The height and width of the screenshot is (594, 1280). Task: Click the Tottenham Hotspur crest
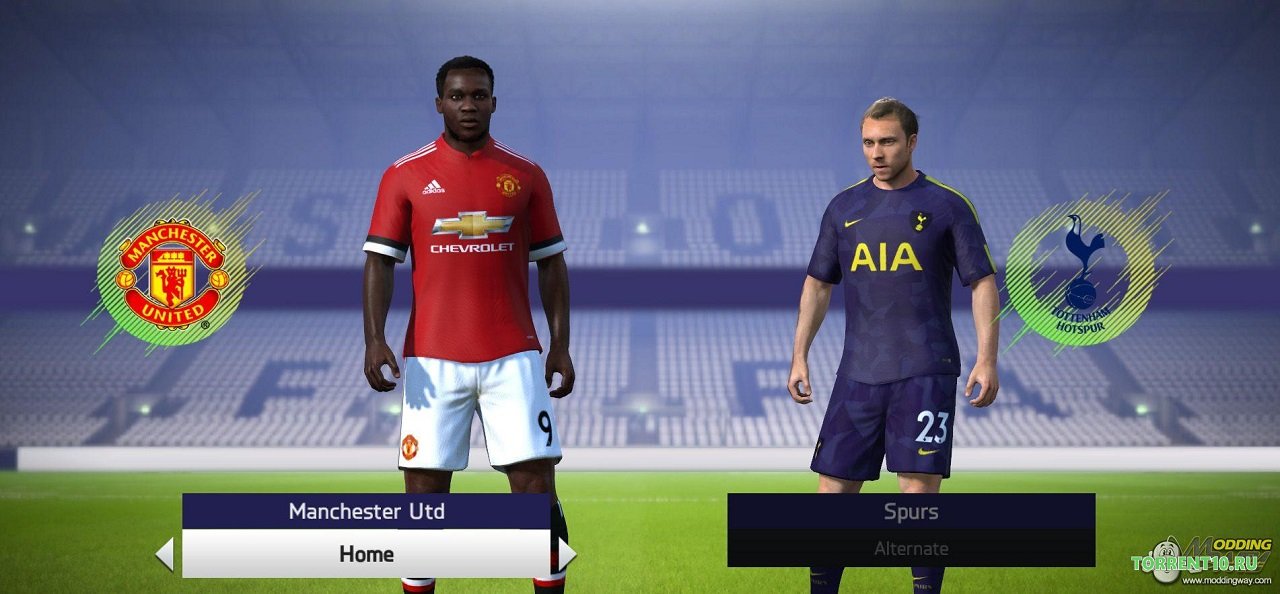(1082, 268)
